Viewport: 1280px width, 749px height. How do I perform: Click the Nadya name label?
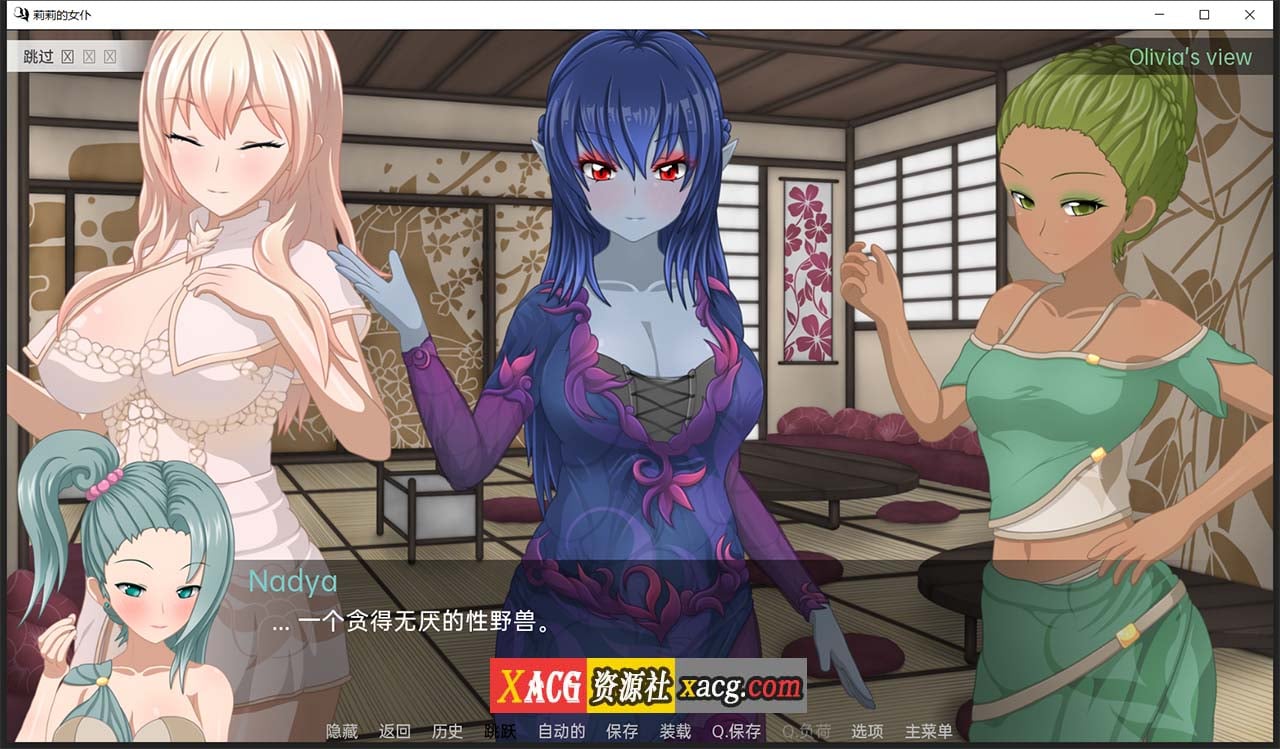[x=292, y=581]
